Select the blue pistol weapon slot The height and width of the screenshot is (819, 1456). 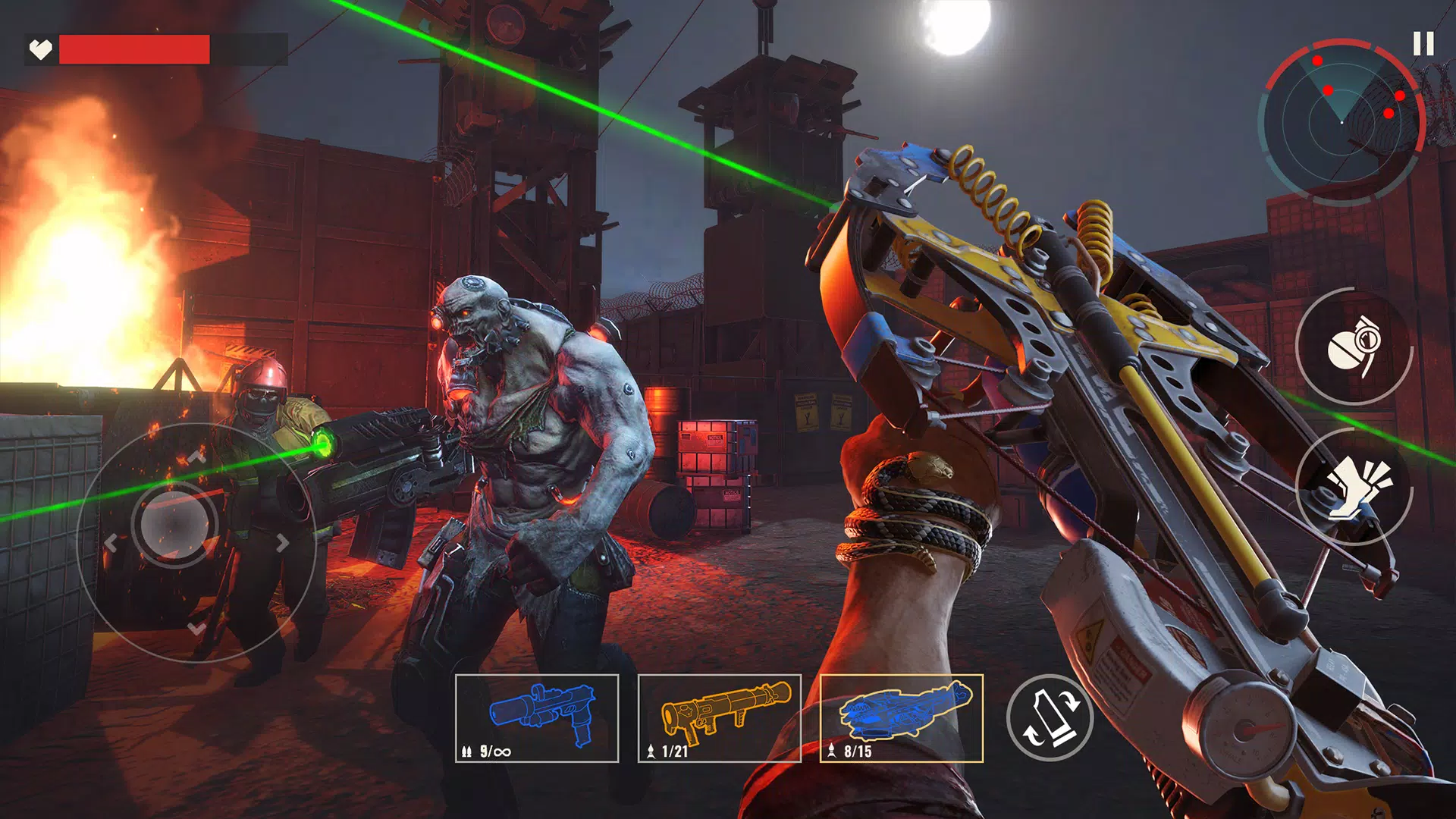538,717
